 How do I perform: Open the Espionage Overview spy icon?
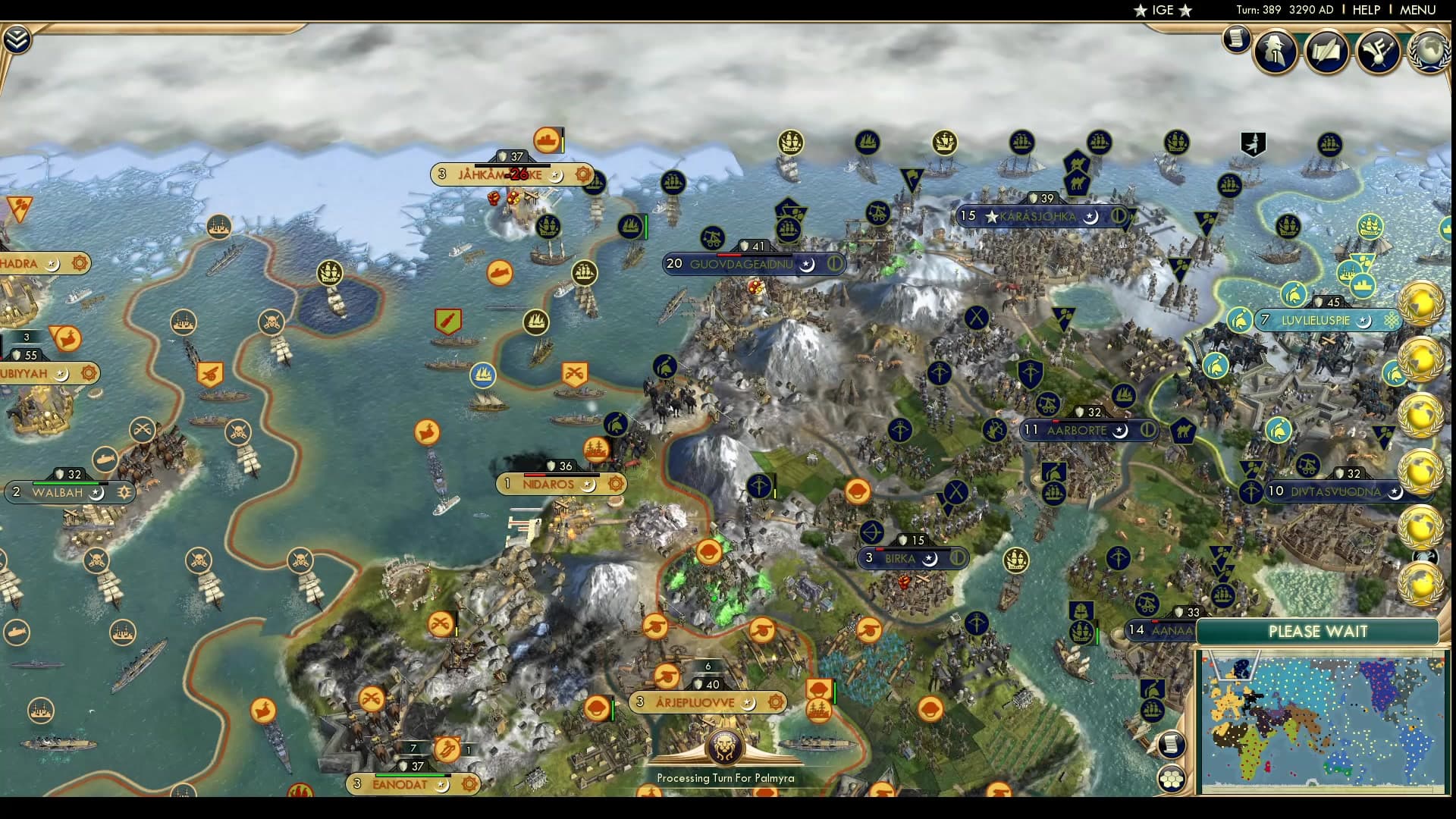1276,53
